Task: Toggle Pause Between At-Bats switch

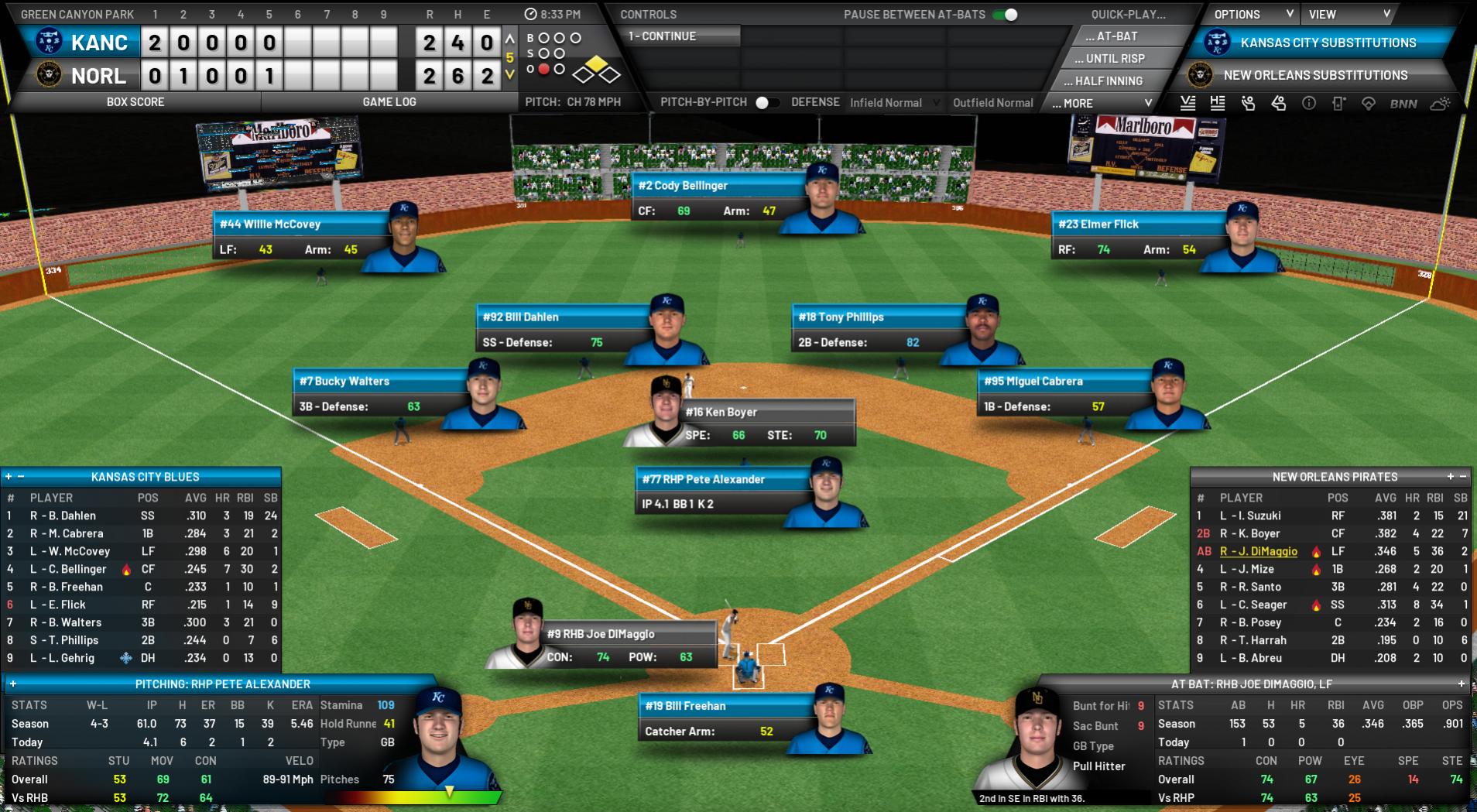Action: (x=1005, y=15)
